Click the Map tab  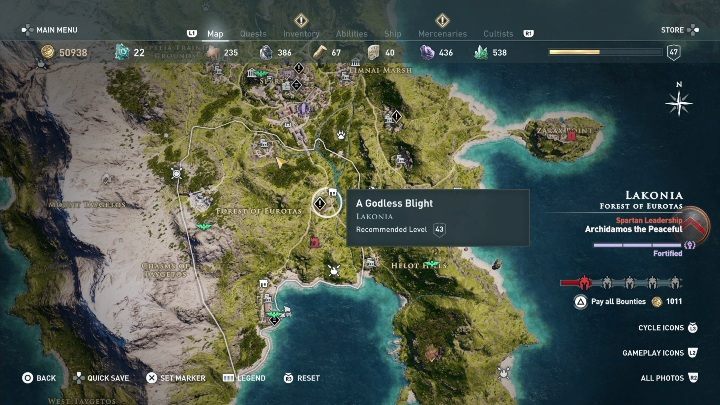(x=215, y=34)
